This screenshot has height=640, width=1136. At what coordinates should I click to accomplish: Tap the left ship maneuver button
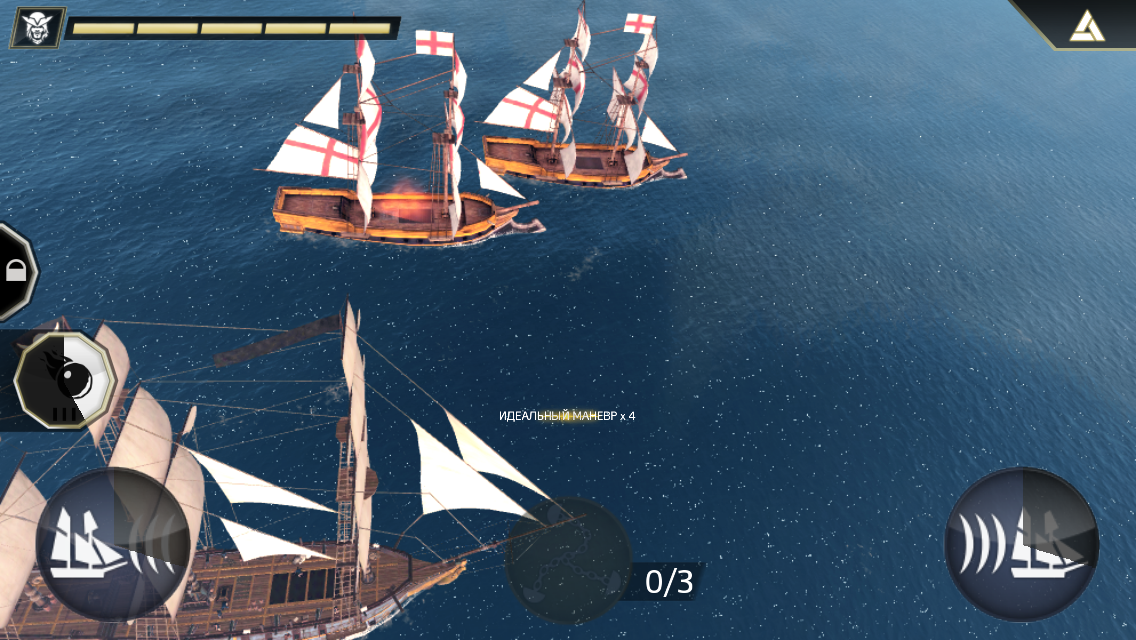pos(112,545)
